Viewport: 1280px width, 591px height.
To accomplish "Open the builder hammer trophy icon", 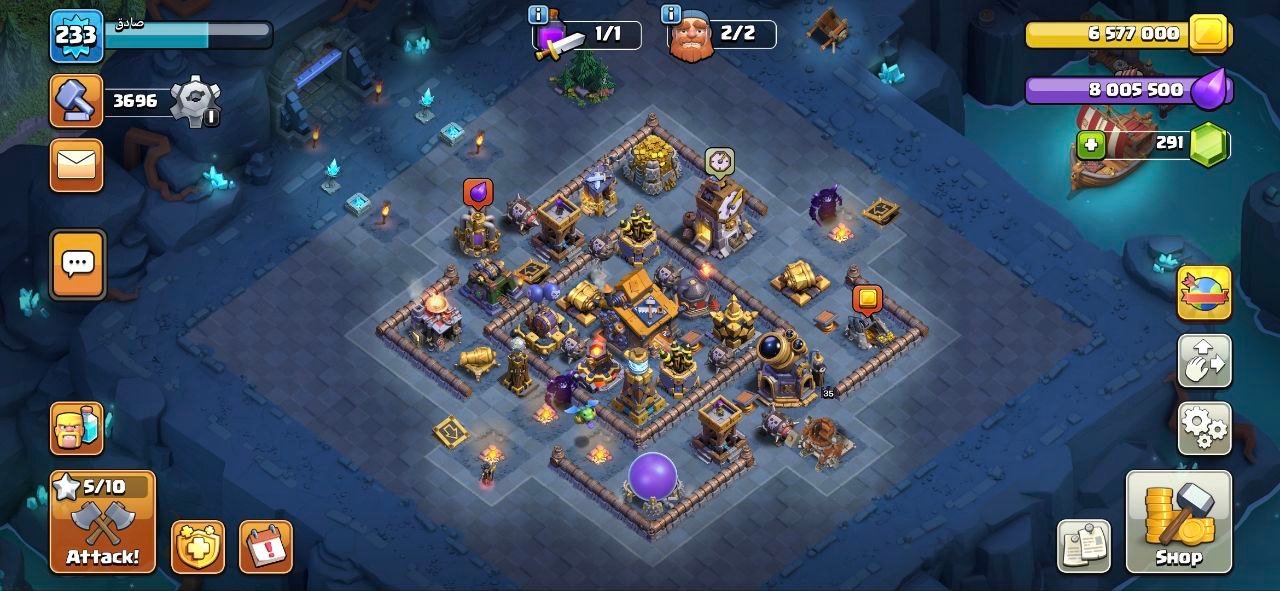I will 76,101.
